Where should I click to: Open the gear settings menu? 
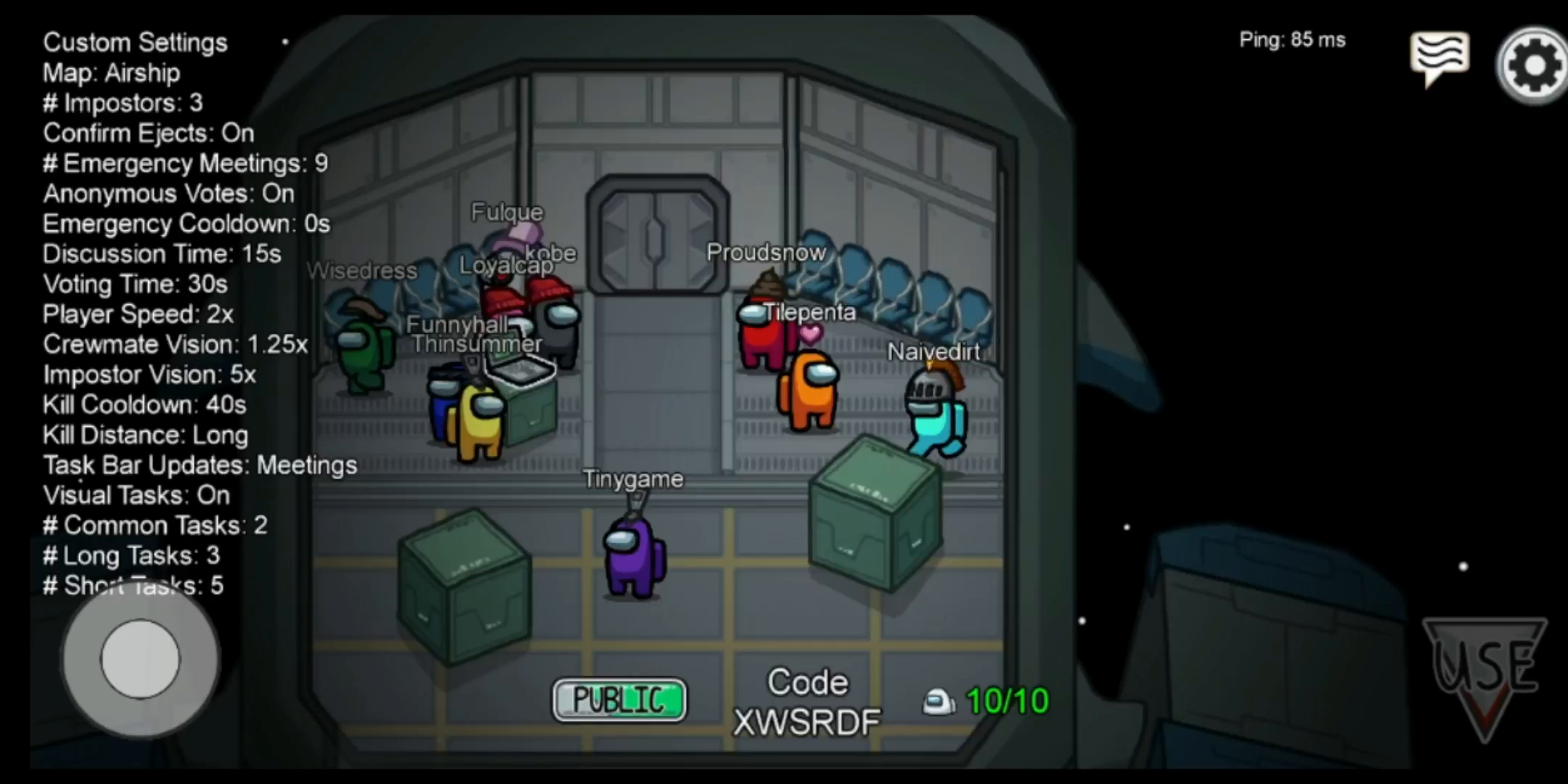(x=1533, y=65)
